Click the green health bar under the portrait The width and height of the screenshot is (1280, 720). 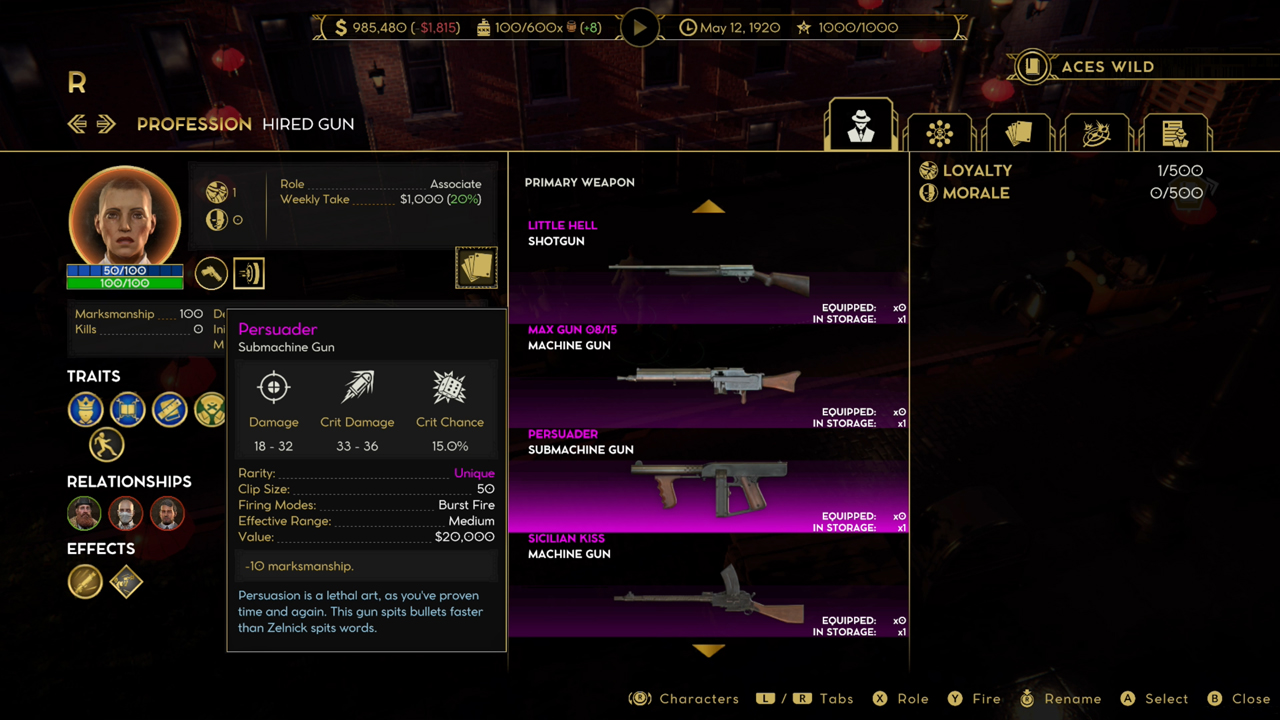124,284
